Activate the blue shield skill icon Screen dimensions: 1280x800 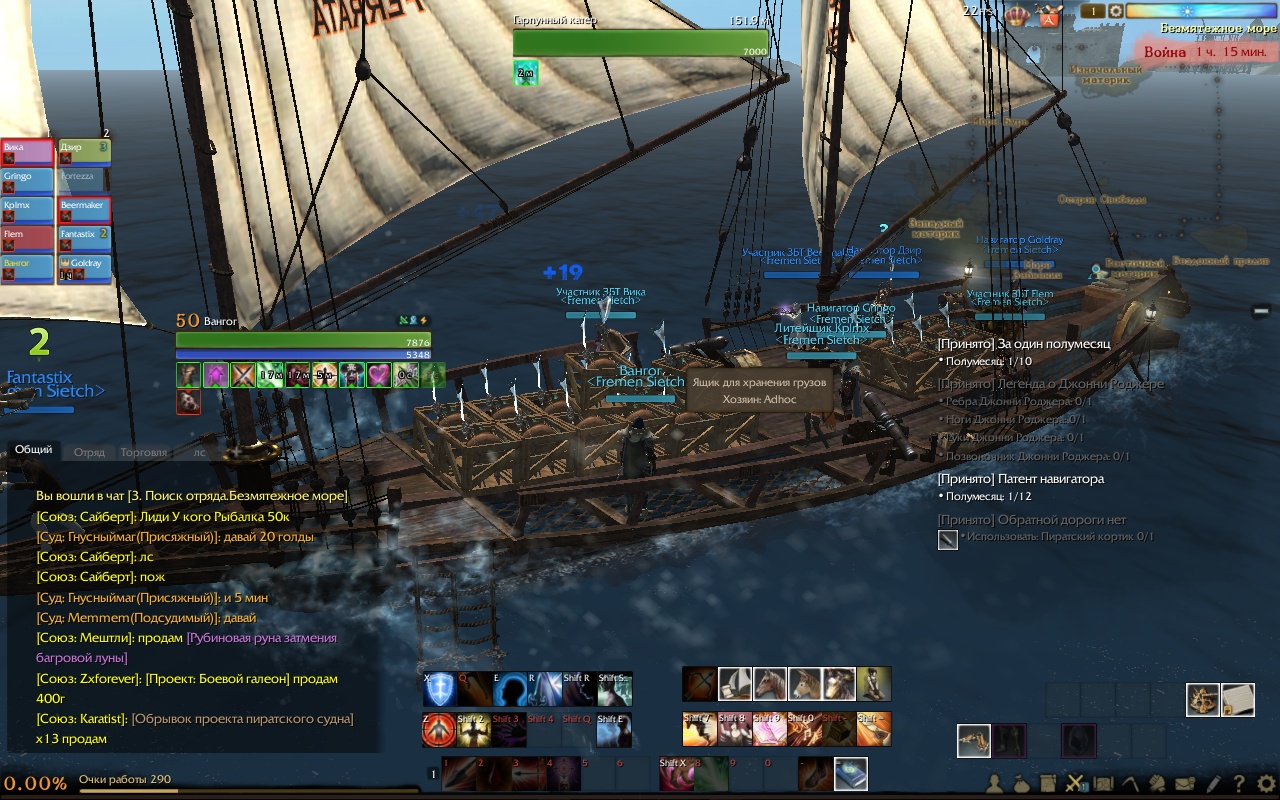pyautogui.click(x=440, y=689)
